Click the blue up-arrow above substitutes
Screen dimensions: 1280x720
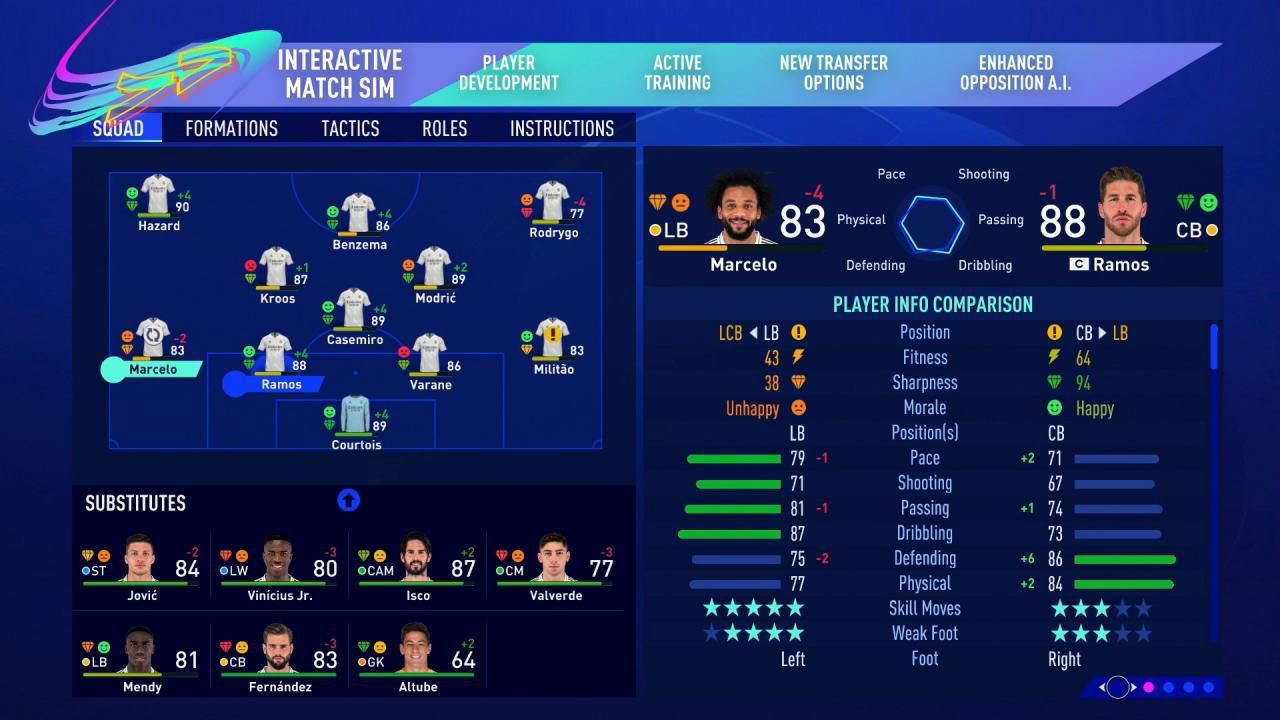pyautogui.click(x=348, y=501)
